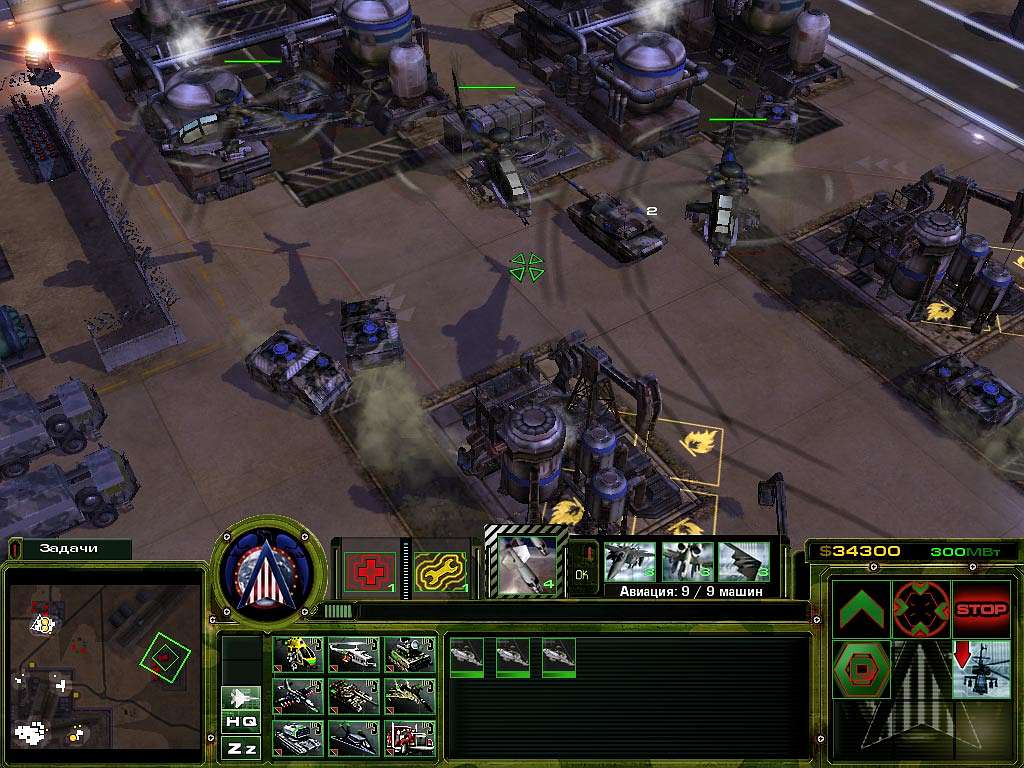Image resolution: width=1024 pixels, height=768 pixels.
Task: Choose the stealth bomber aircraft icon
Action: point(743,562)
